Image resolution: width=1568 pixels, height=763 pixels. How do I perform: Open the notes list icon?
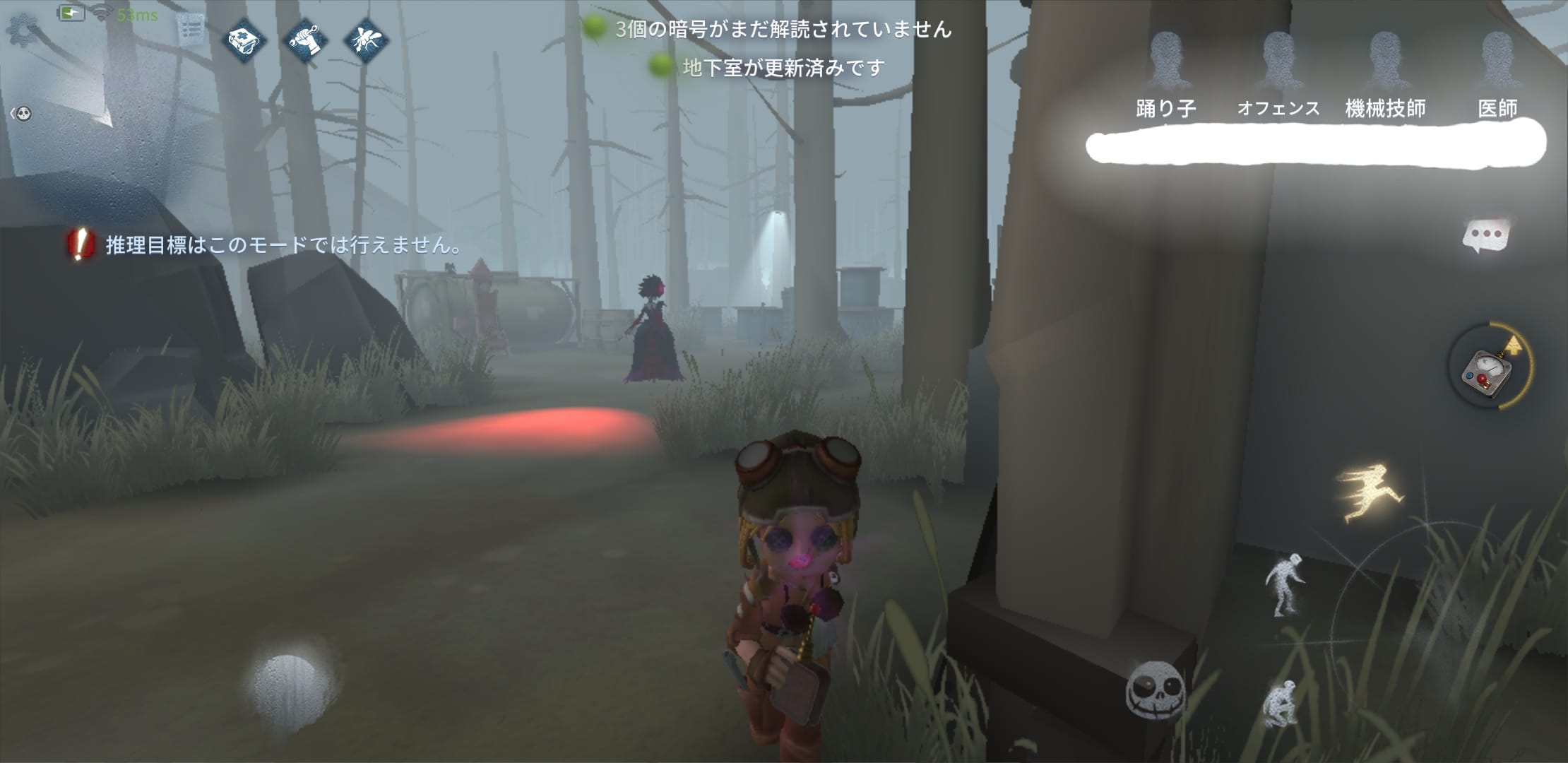189,30
